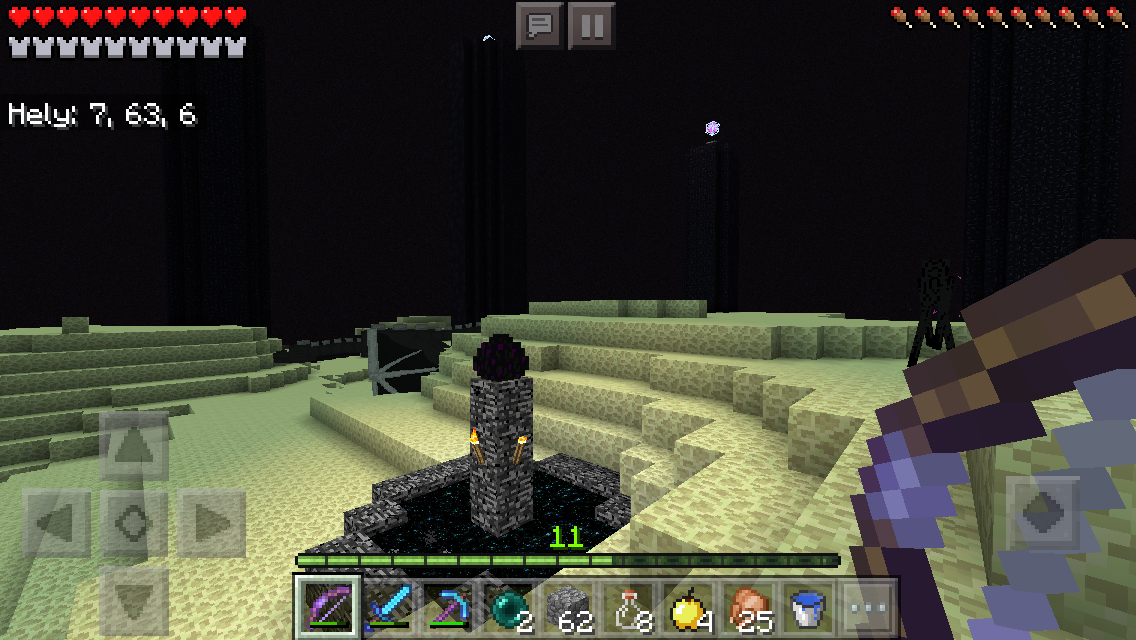Open the chat window
1136x640 pixels.
(540, 25)
